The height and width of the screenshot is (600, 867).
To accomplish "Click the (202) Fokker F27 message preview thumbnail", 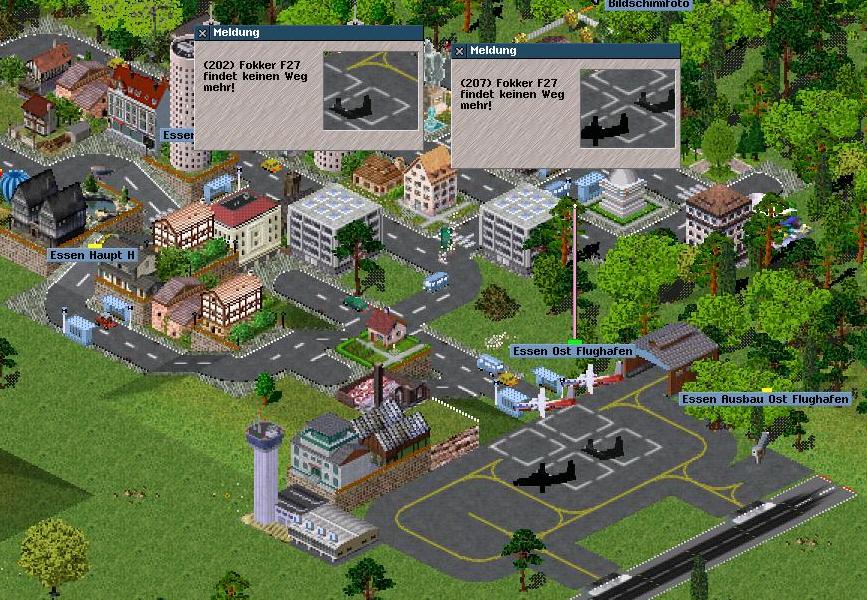I will (x=370, y=91).
